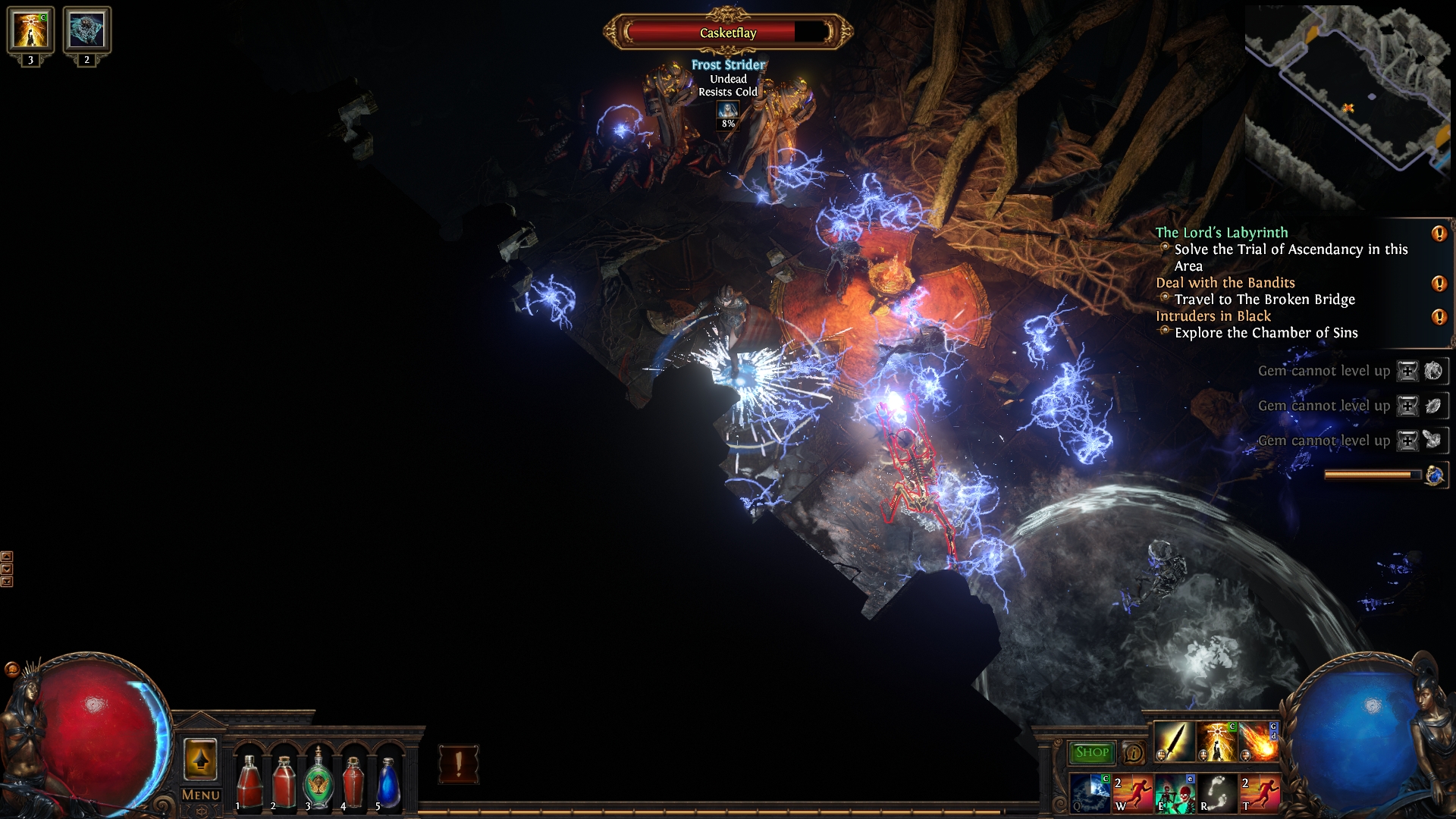This screenshot has width=1456, height=819.
Task: Click the golden level-up arrow button
Action: click(x=200, y=760)
